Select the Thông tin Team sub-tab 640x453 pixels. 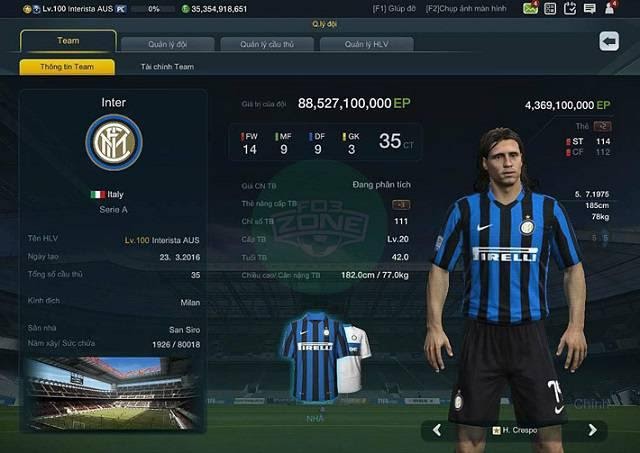pyautogui.click(x=67, y=67)
